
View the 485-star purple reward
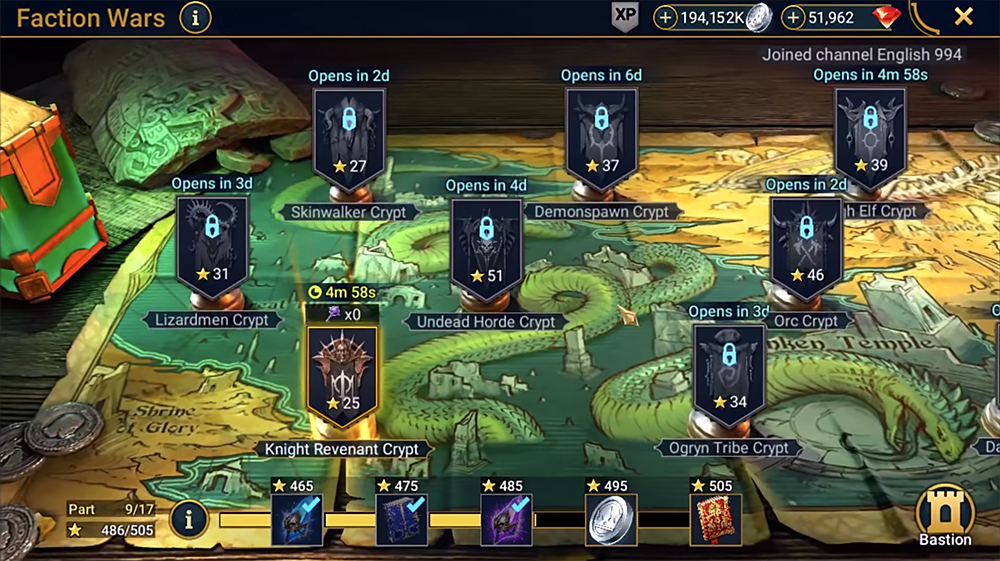click(x=506, y=520)
